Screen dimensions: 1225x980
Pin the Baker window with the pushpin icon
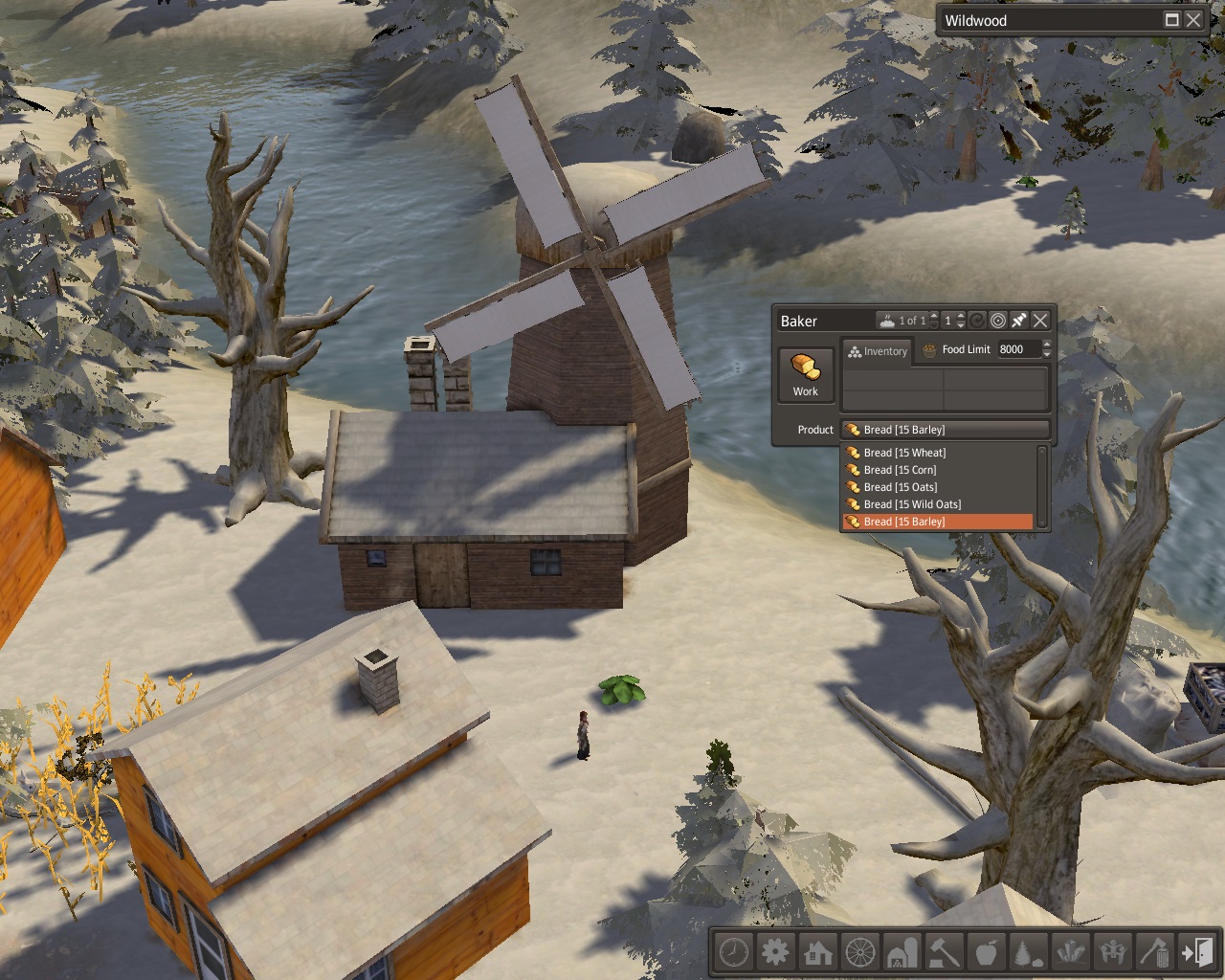1019,321
